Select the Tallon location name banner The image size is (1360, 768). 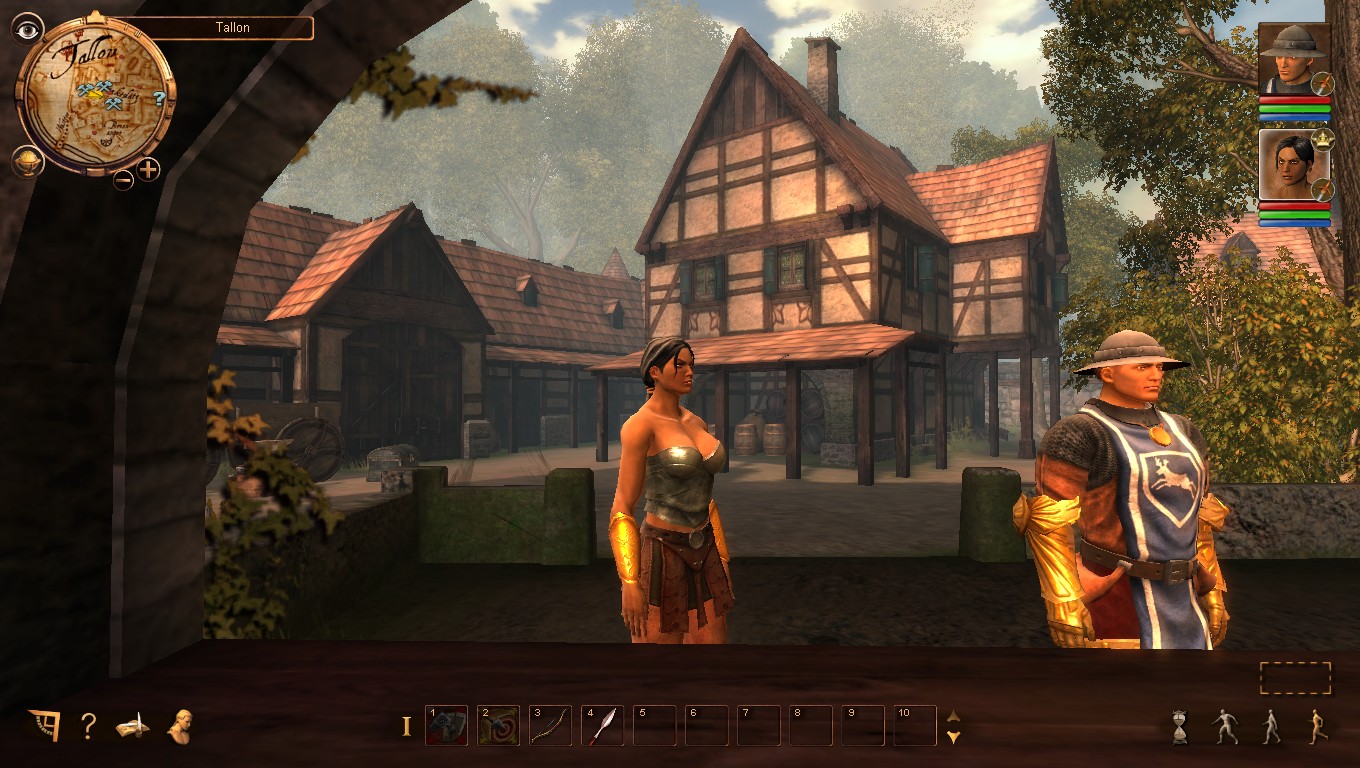(x=231, y=27)
